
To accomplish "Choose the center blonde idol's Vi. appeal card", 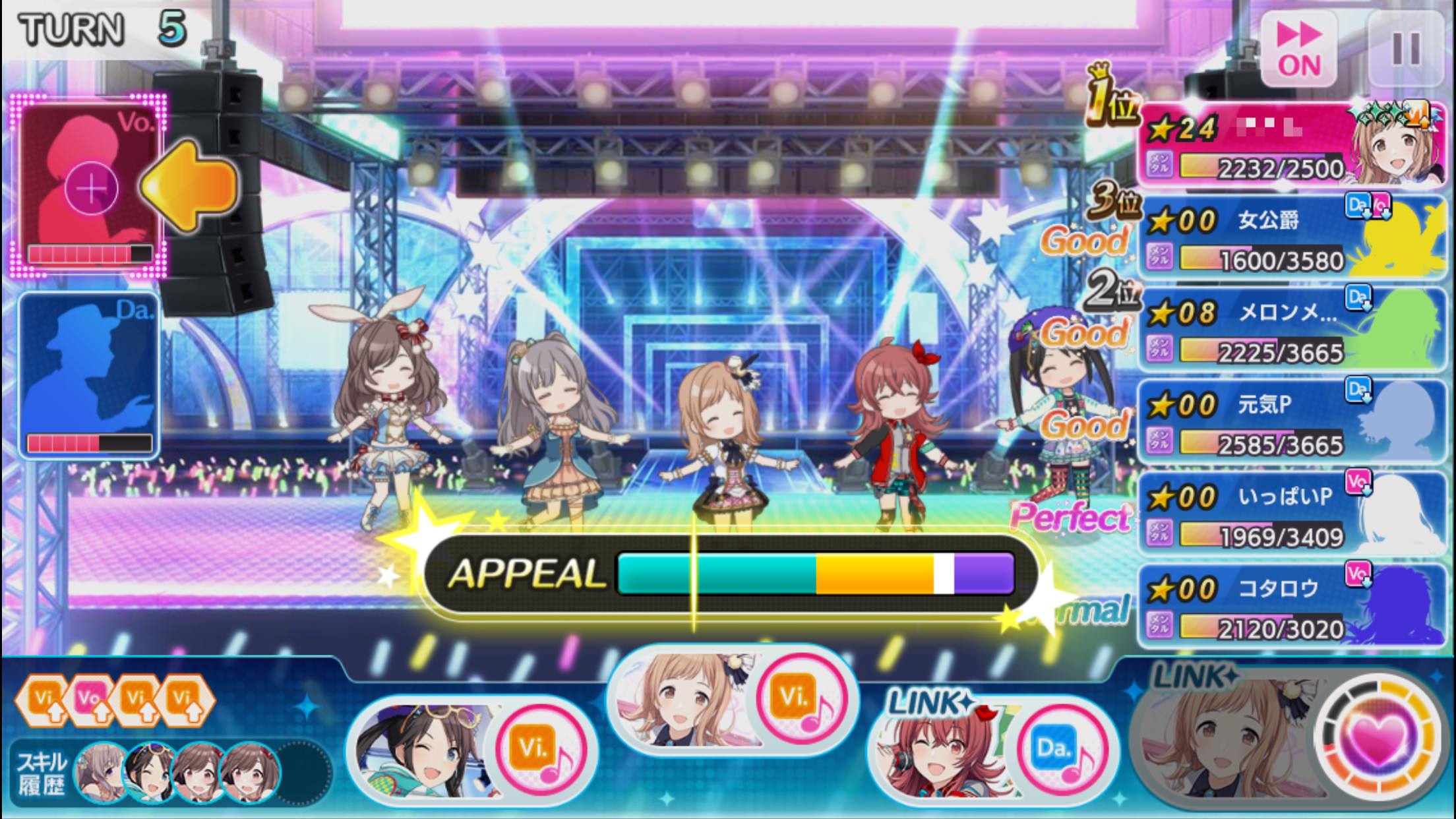I will pos(732,700).
